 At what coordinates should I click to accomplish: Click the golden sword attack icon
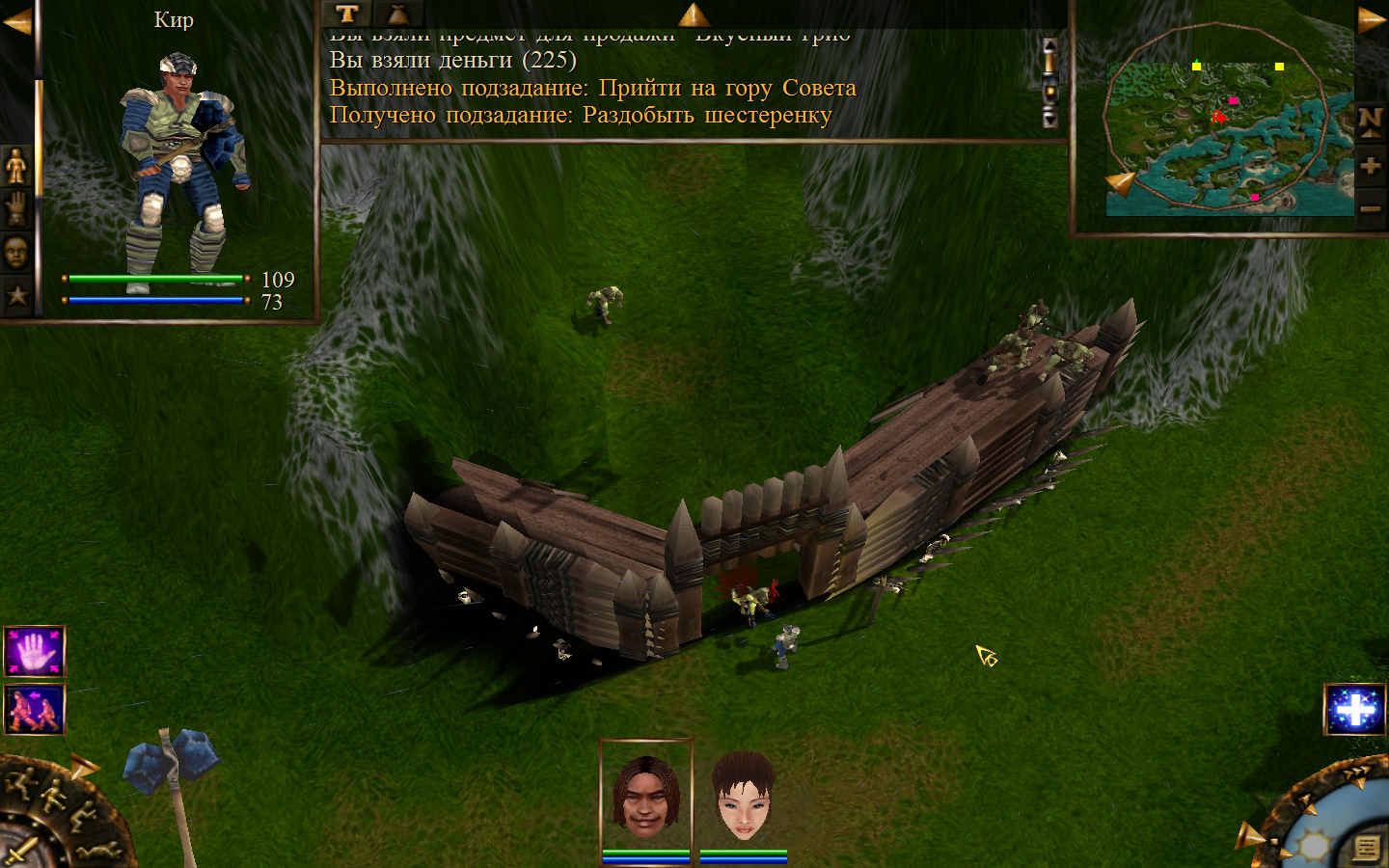pos(21,853)
